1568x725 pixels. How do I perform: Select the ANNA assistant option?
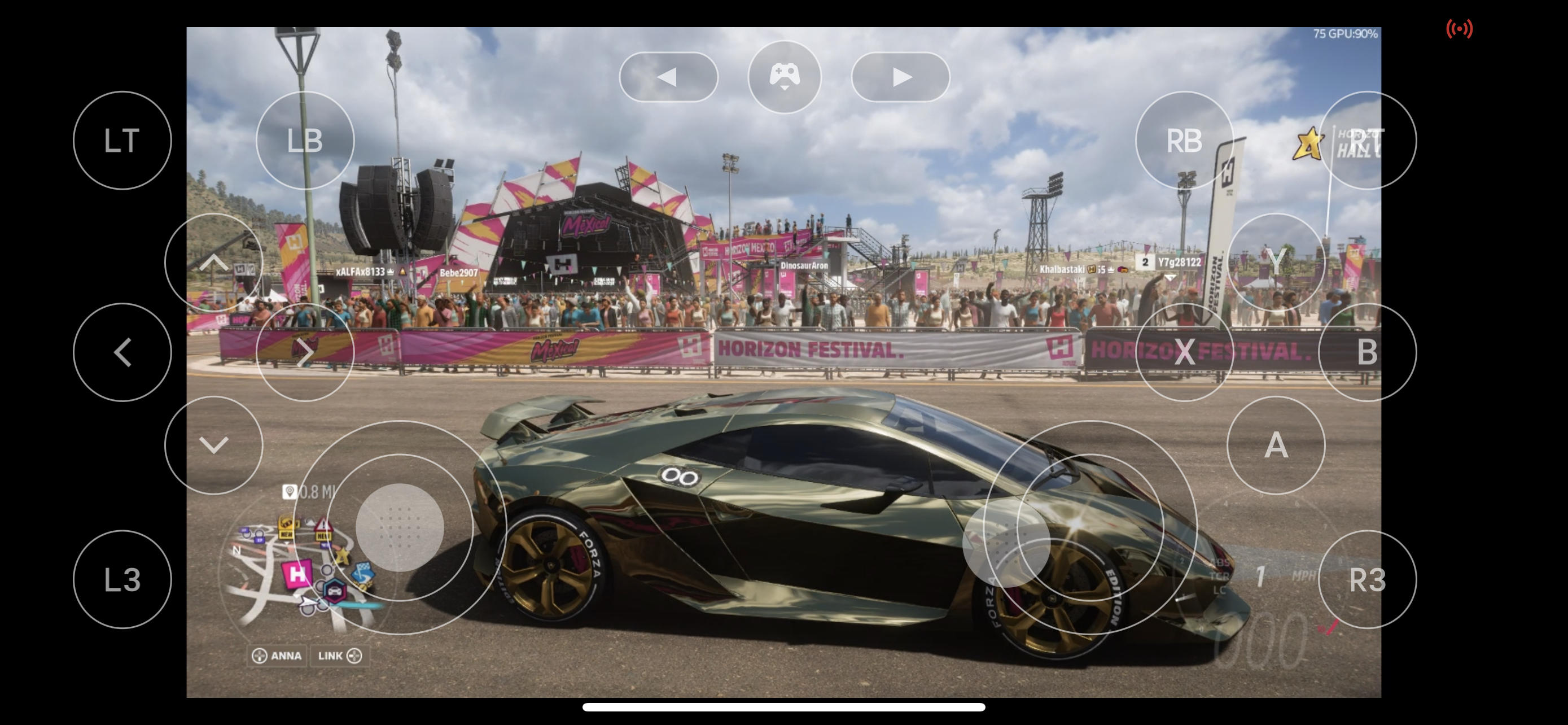click(x=278, y=656)
